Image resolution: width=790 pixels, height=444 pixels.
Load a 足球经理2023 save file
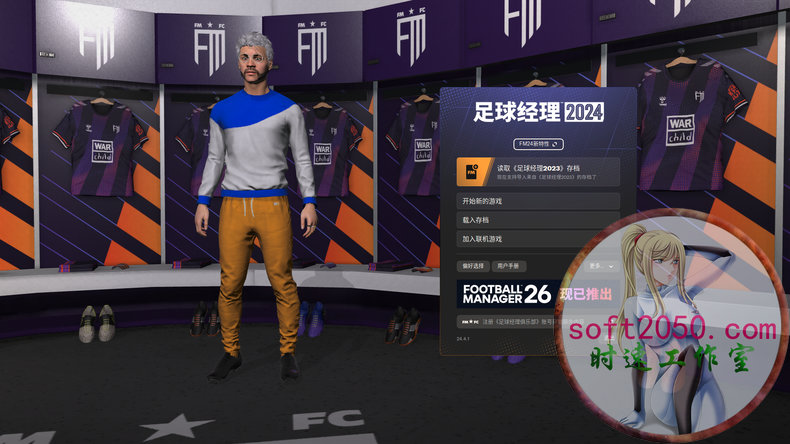click(538, 171)
